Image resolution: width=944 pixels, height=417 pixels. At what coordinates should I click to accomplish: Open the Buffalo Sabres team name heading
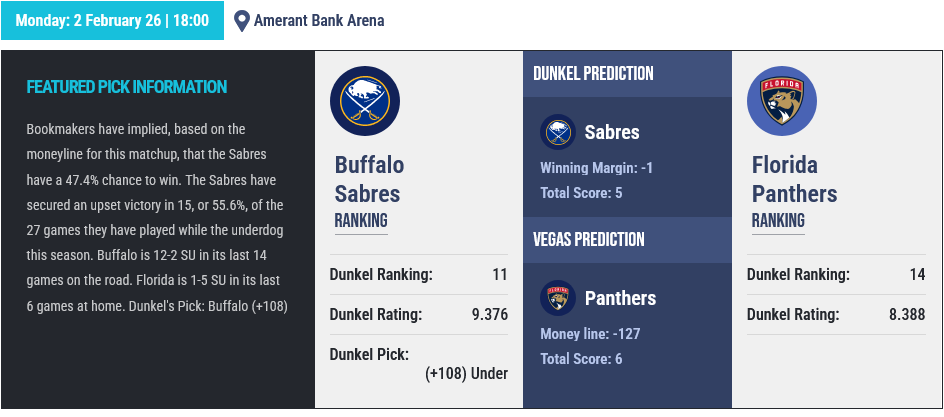click(x=368, y=179)
